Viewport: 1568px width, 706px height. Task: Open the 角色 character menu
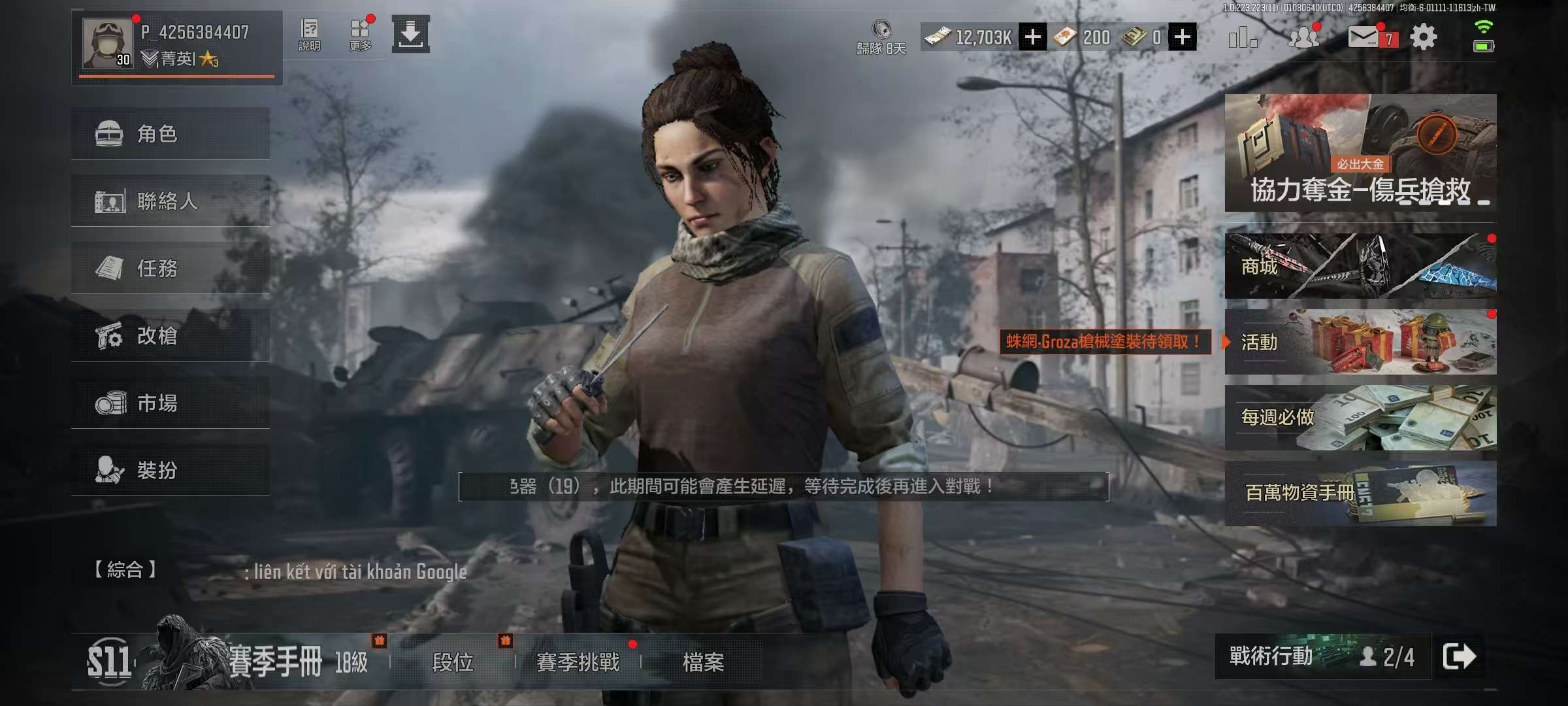click(x=170, y=133)
